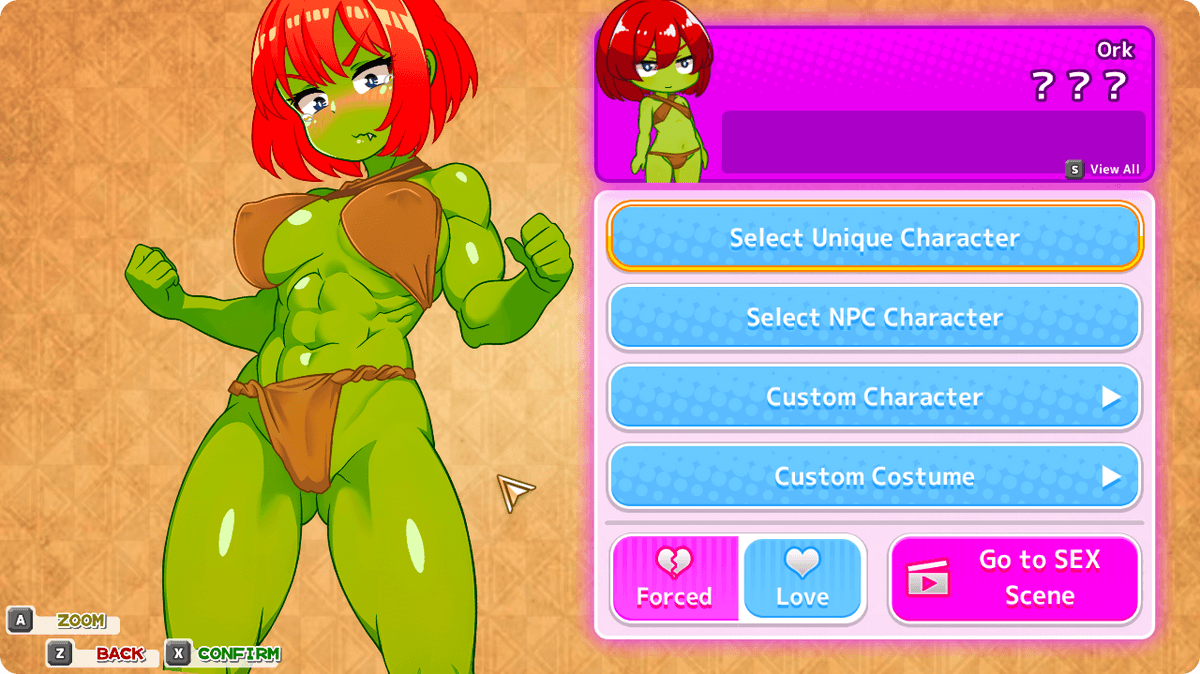Switch mode toggle to Love
The image size is (1200, 674).
click(x=802, y=579)
